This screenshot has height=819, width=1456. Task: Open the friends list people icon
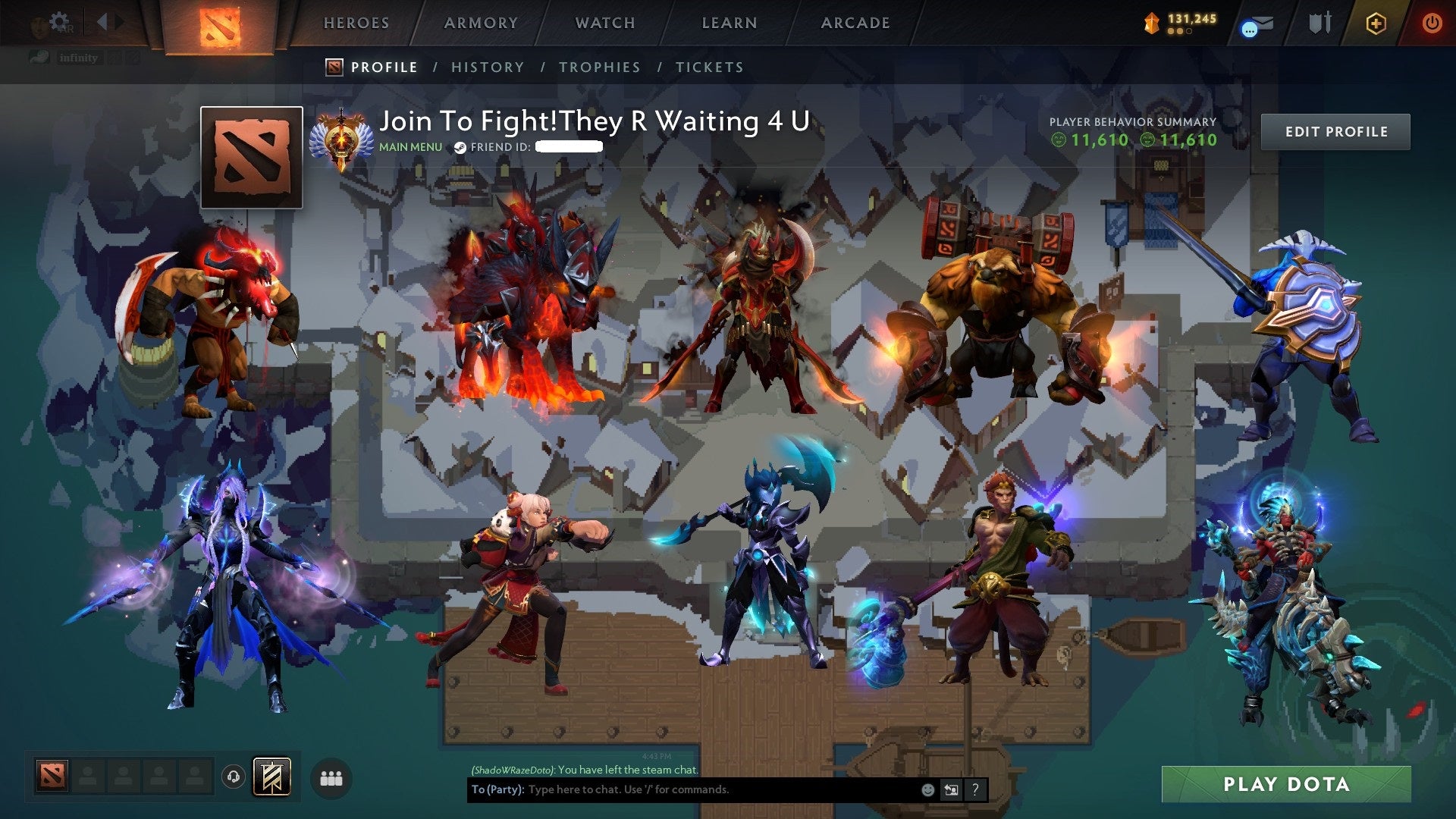tap(330, 777)
